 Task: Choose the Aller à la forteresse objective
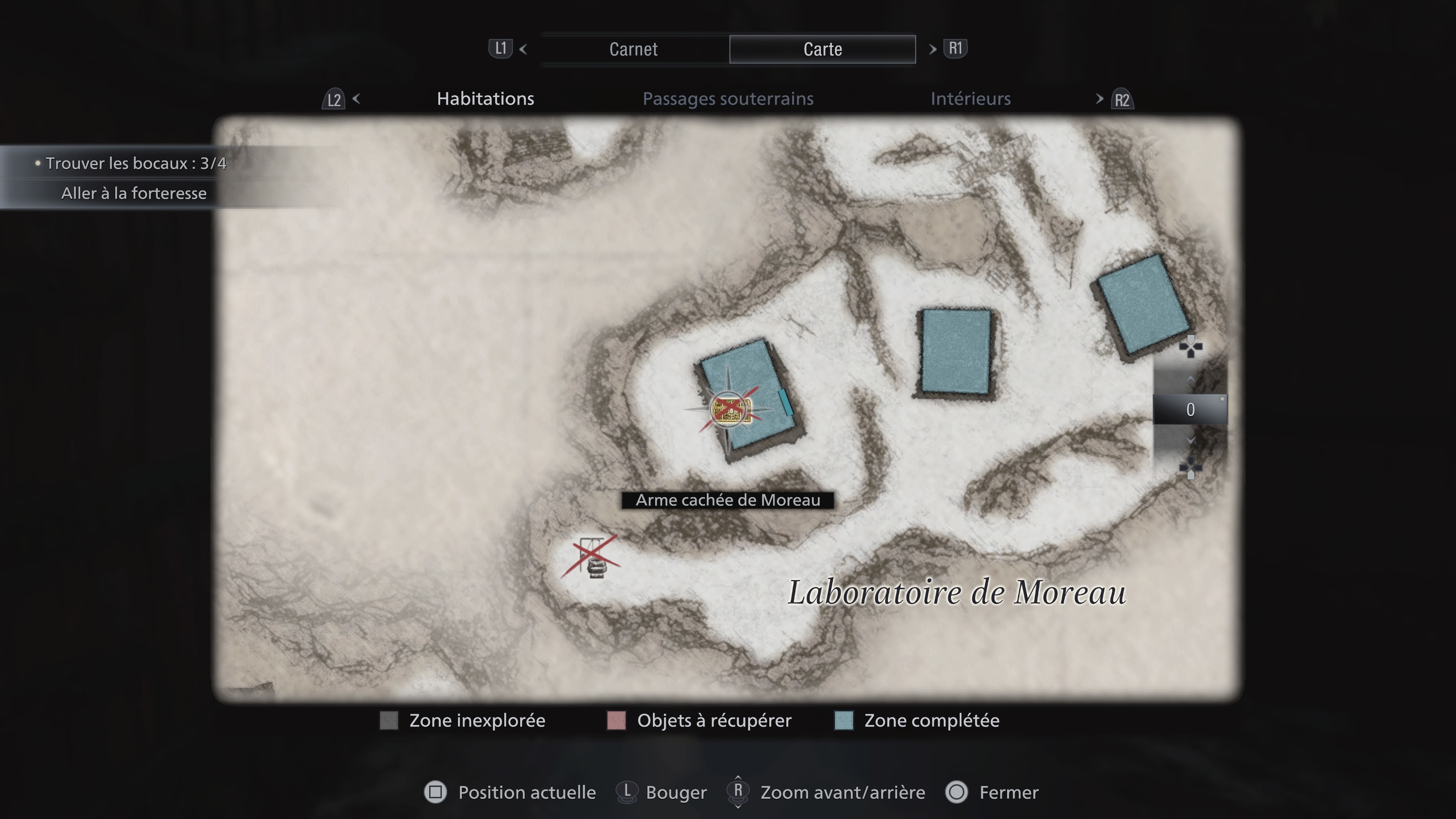(134, 193)
